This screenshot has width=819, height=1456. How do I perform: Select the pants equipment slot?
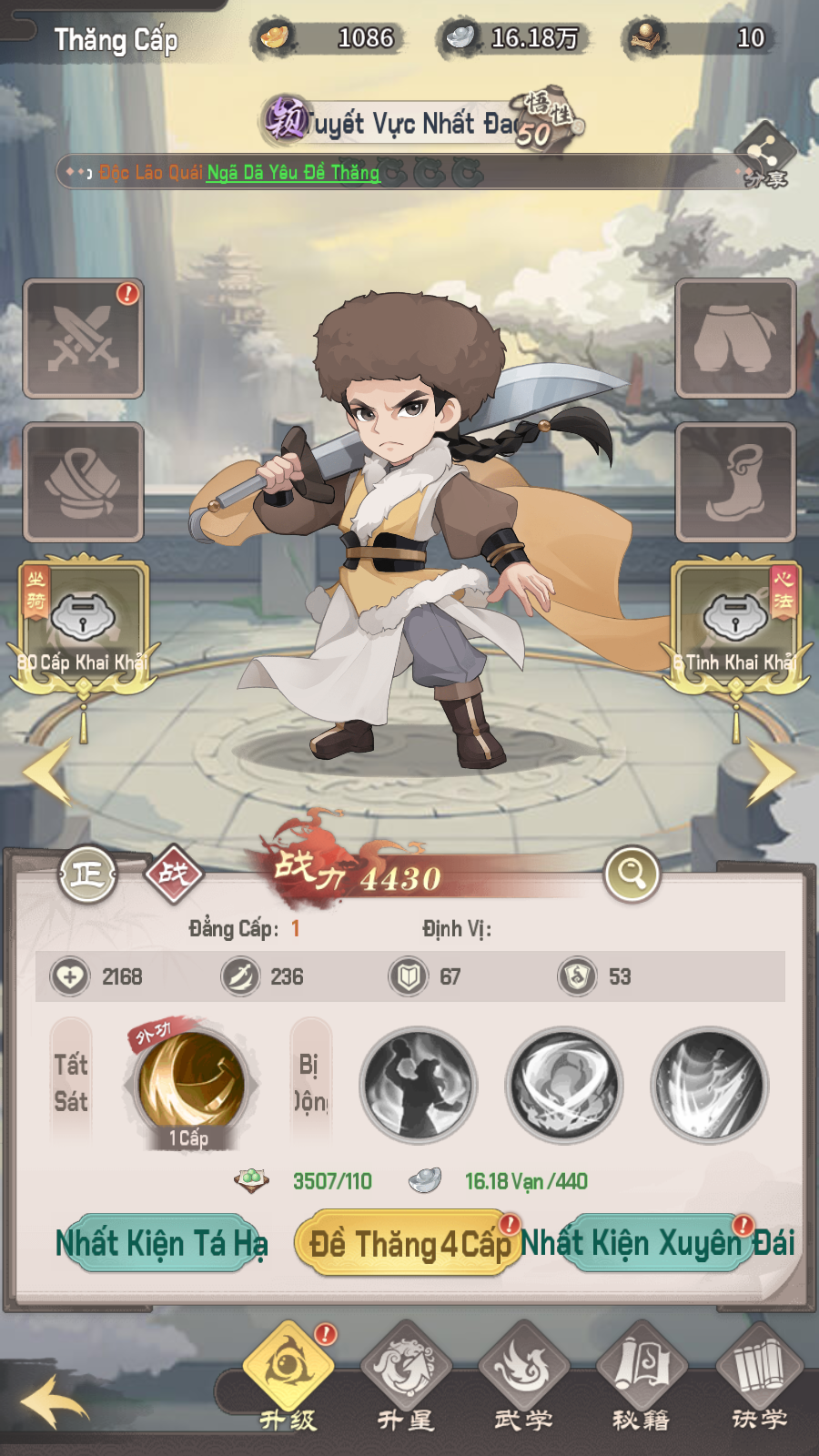pos(735,339)
